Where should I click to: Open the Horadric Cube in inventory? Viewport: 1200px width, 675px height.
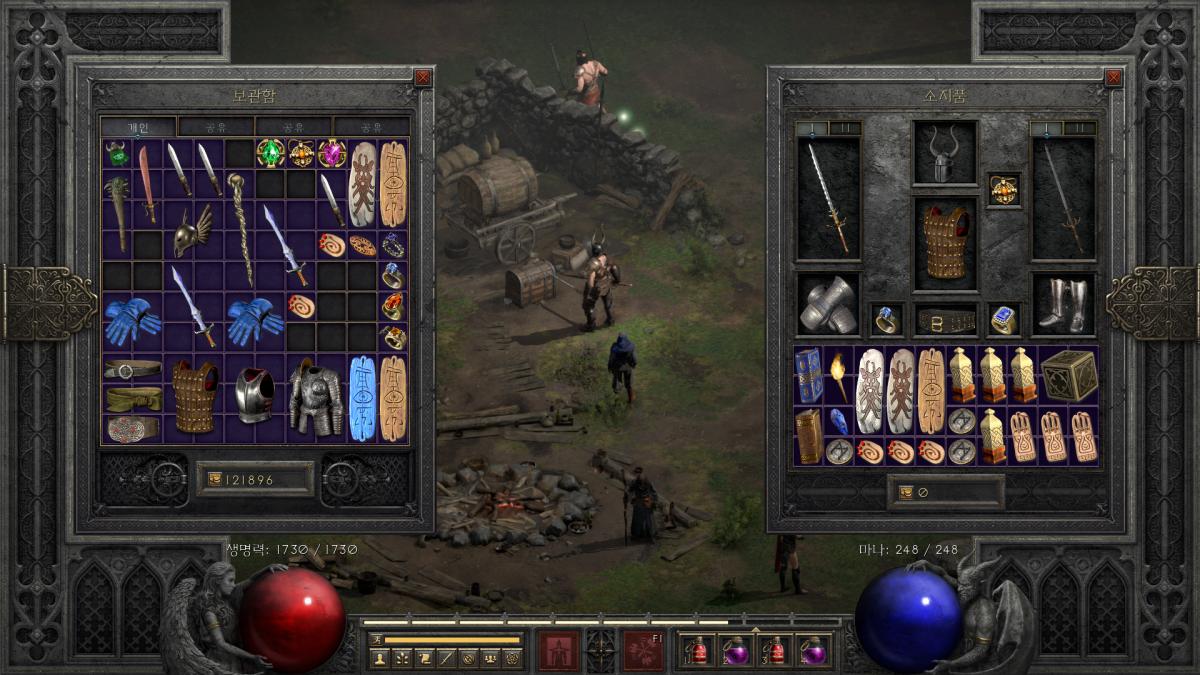(x=1070, y=376)
